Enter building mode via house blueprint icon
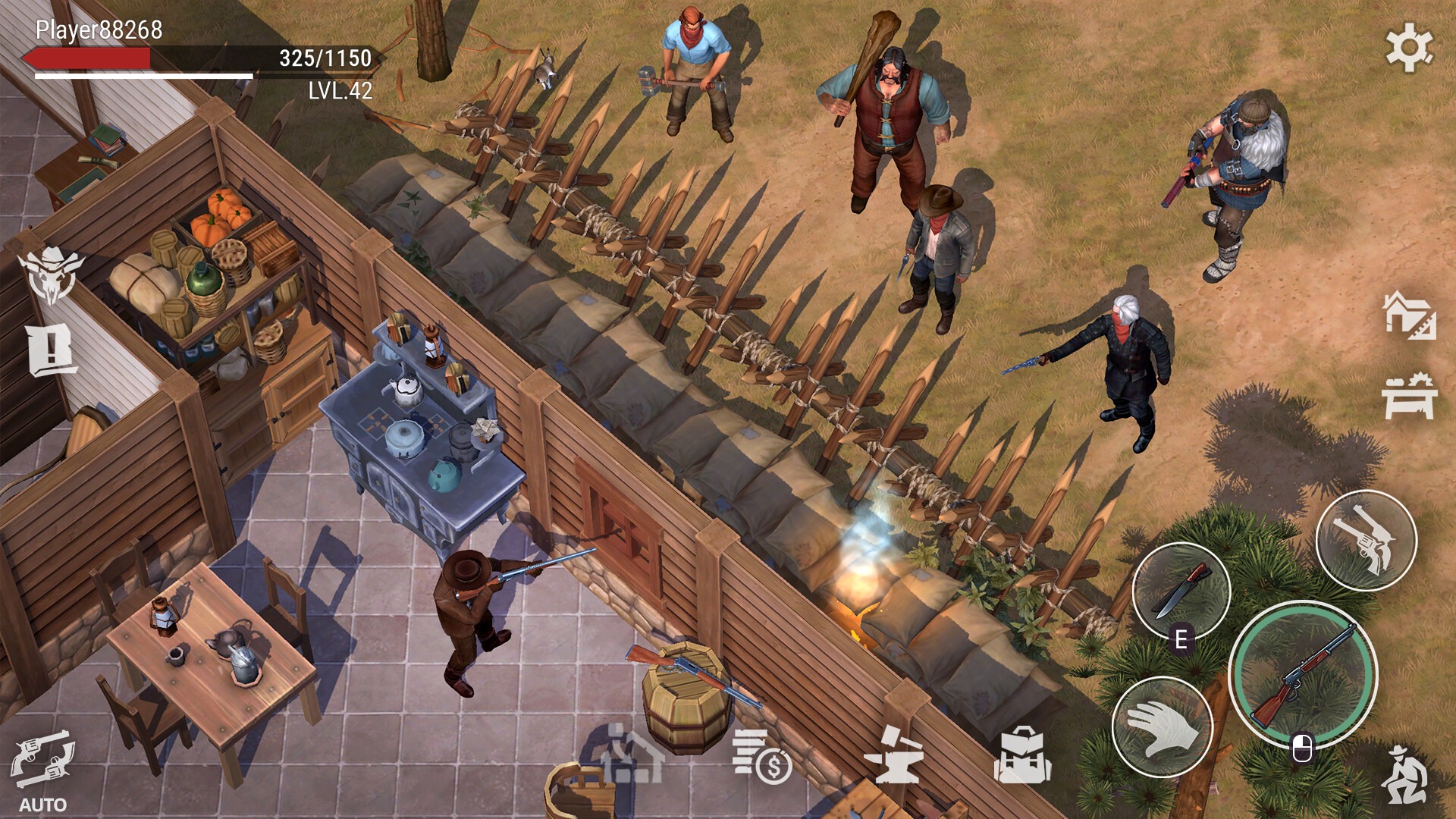1456x819 pixels. point(1409,315)
